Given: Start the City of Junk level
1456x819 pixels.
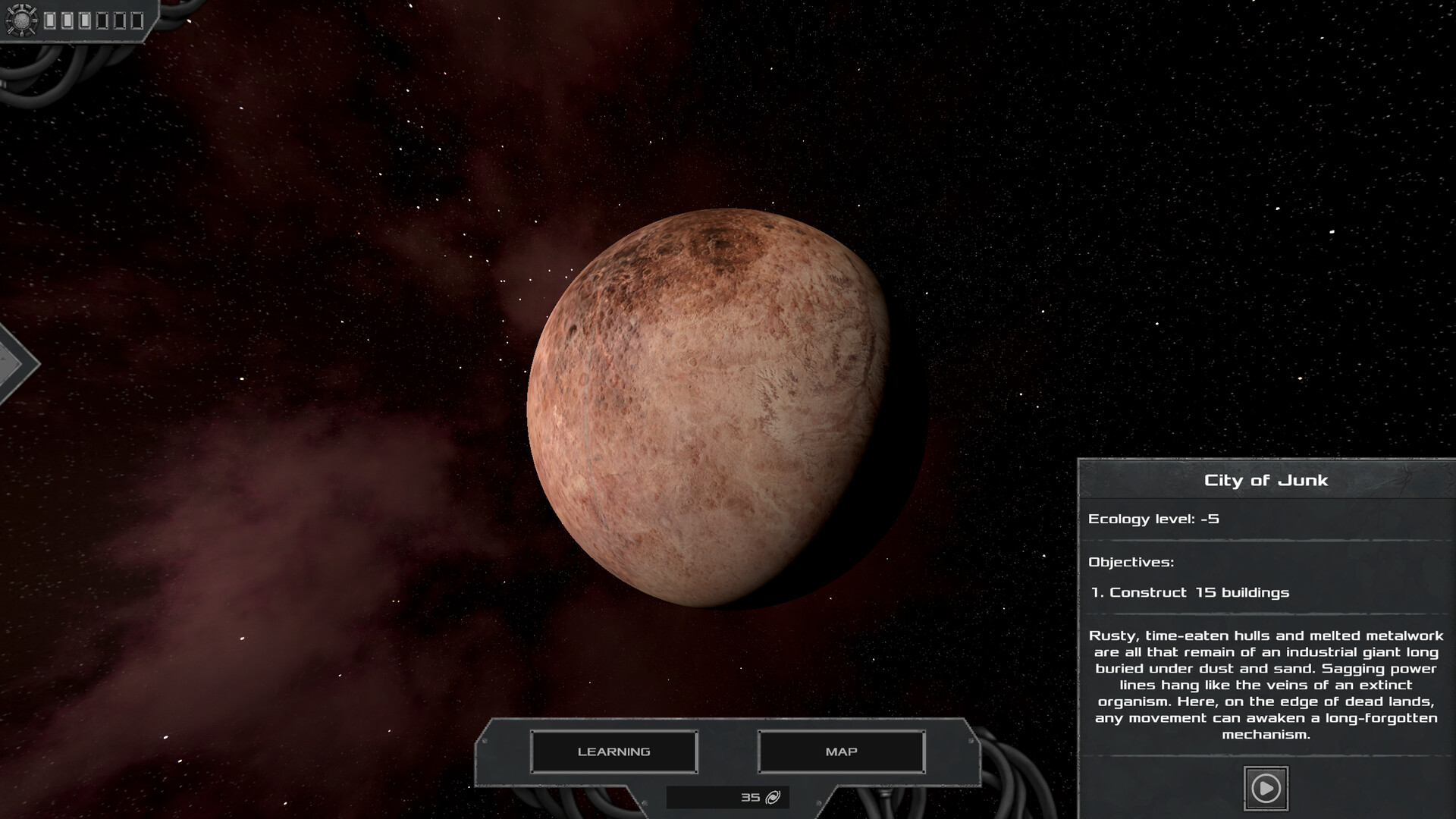Looking at the screenshot, I should (1265, 789).
